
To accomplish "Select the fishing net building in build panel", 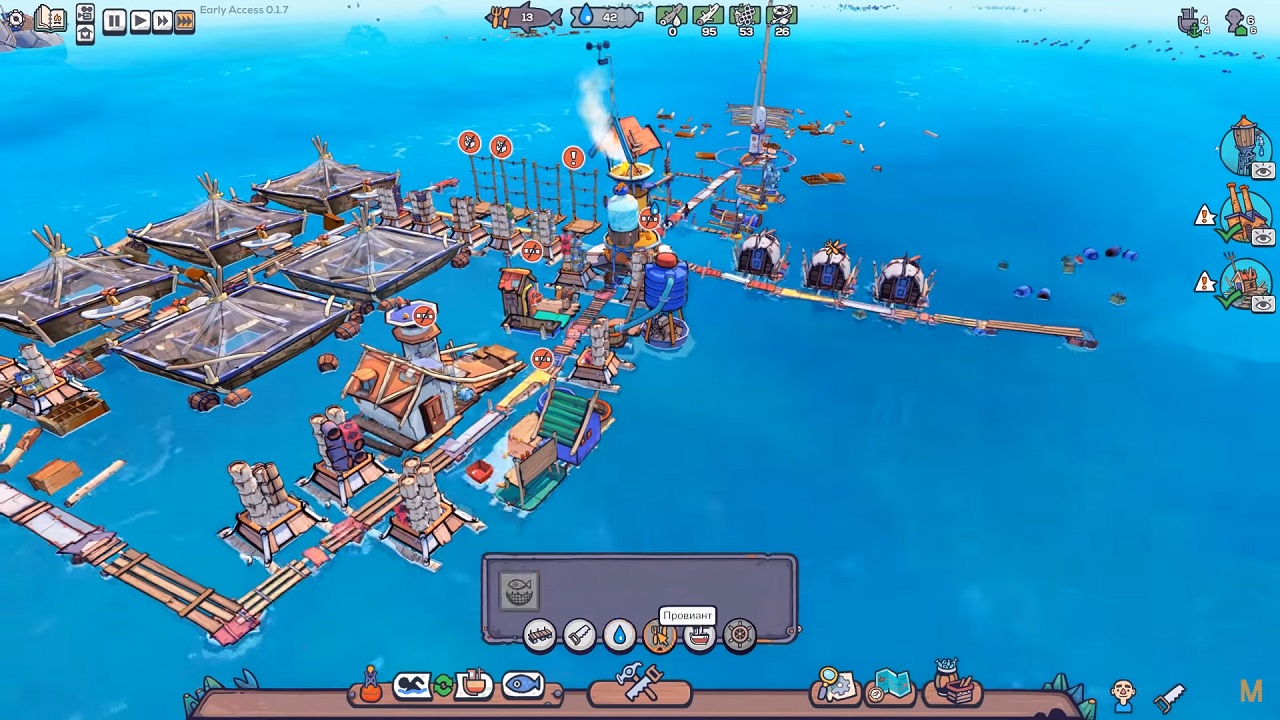I will pos(519,591).
